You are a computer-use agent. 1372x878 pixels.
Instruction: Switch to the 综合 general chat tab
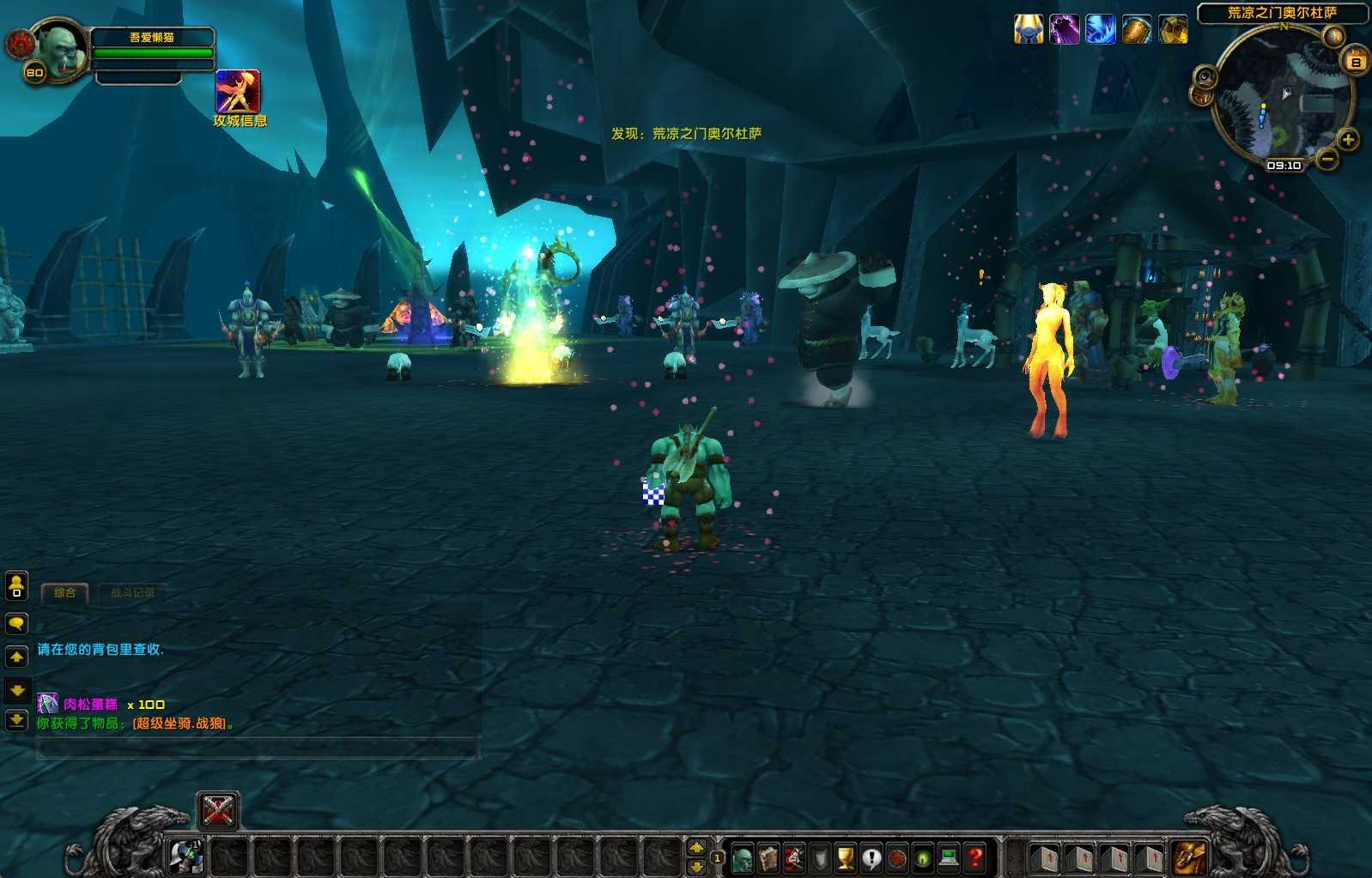coord(65,592)
